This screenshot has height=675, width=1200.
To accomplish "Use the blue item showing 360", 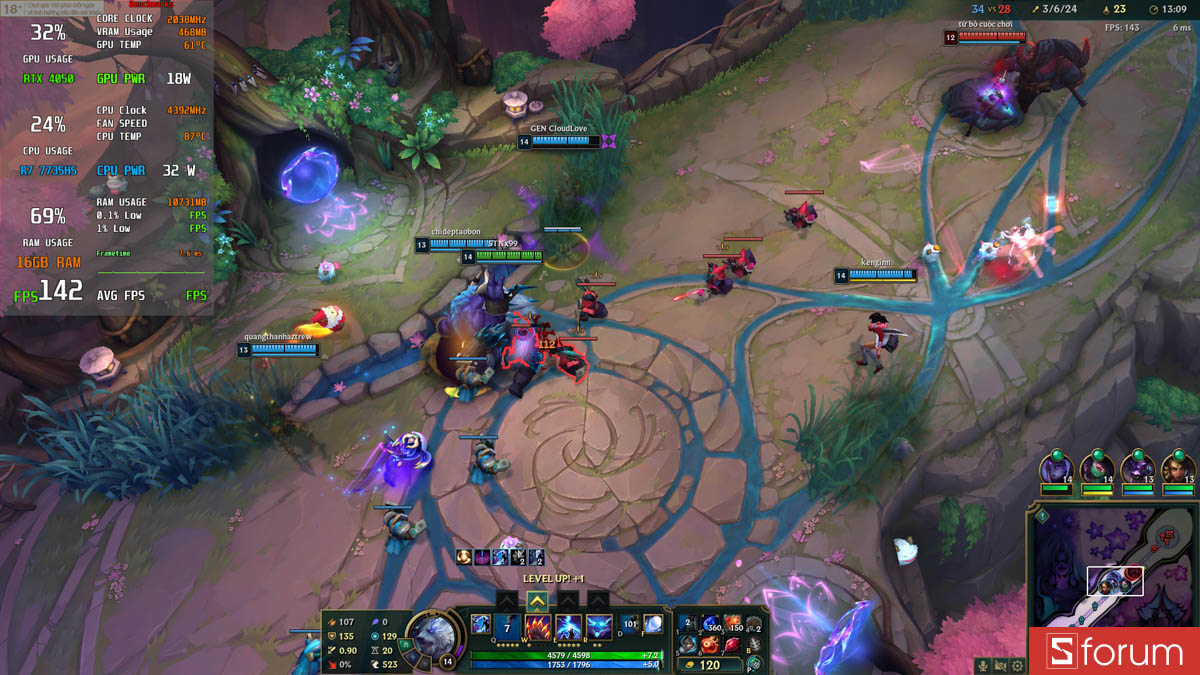I will [x=711, y=624].
